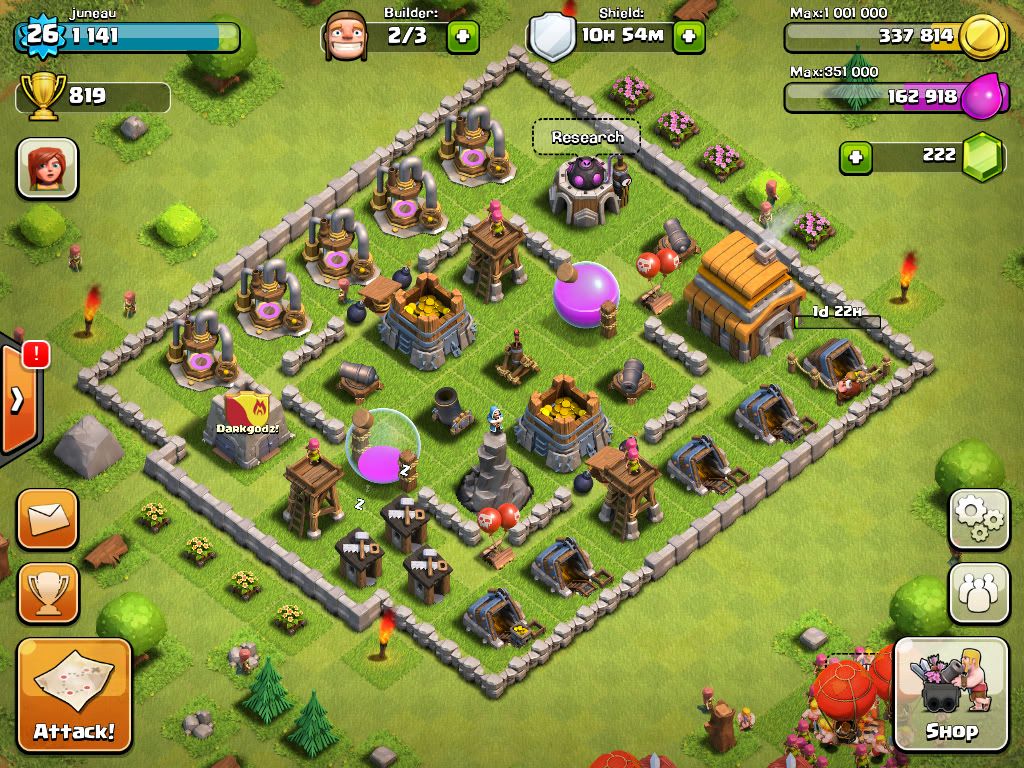Extend the shield with the plus button
Screen dimensions: 1024x768
[688, 37]
